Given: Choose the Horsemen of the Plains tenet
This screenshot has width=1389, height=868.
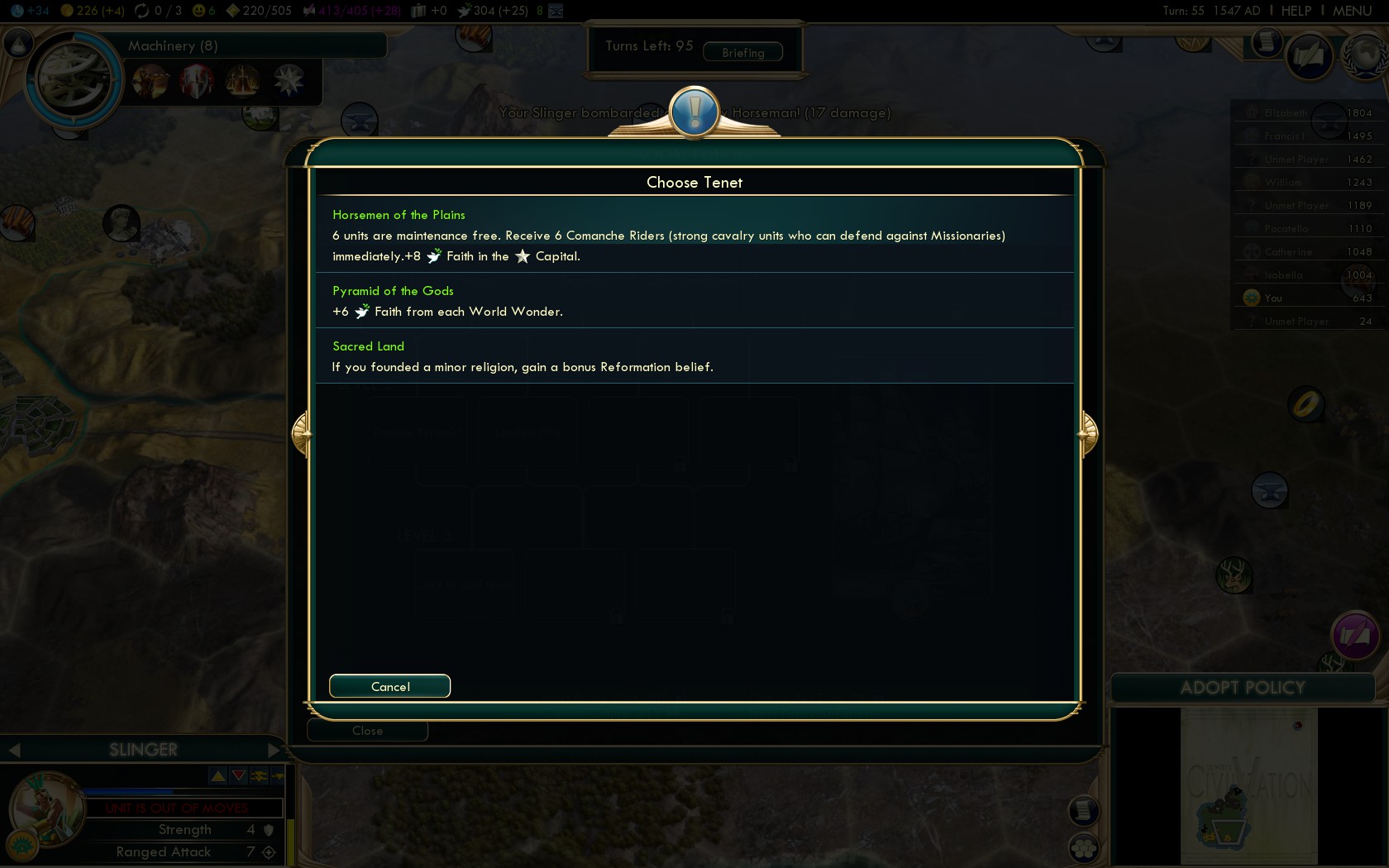Looking at the screenshot, I should point(694,235).
